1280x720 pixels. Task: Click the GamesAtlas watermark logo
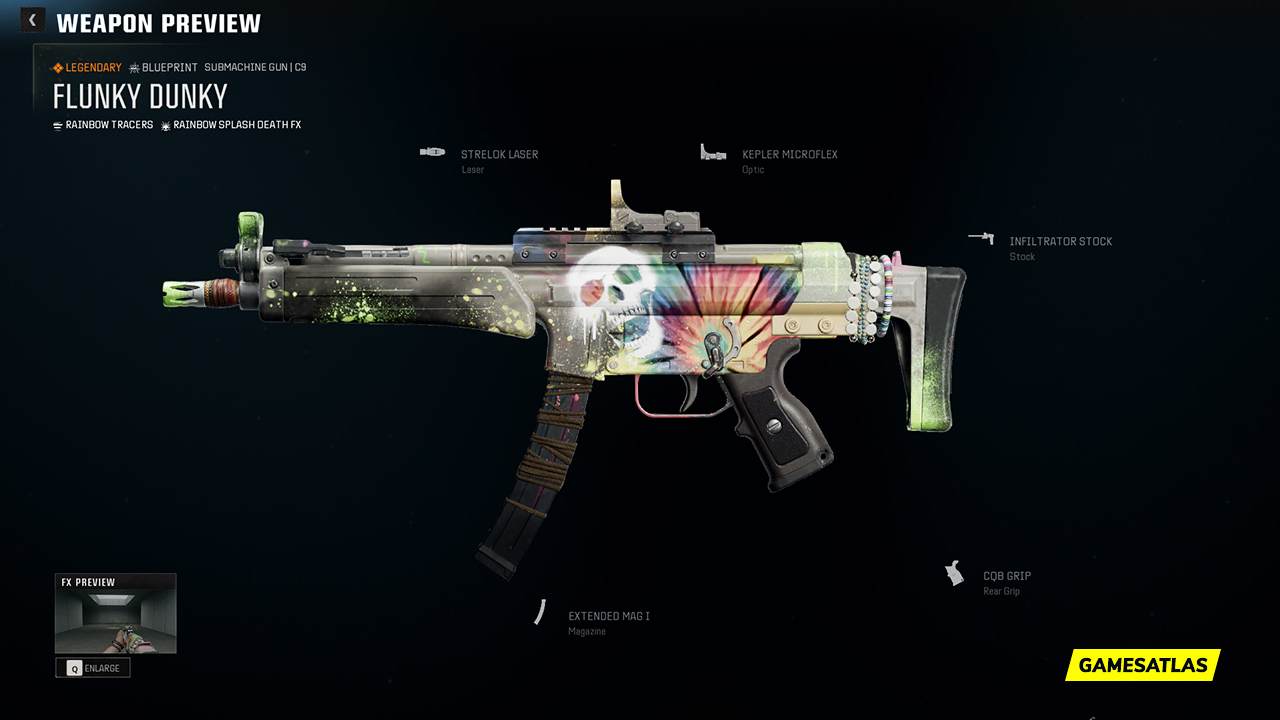(1143, 665)
